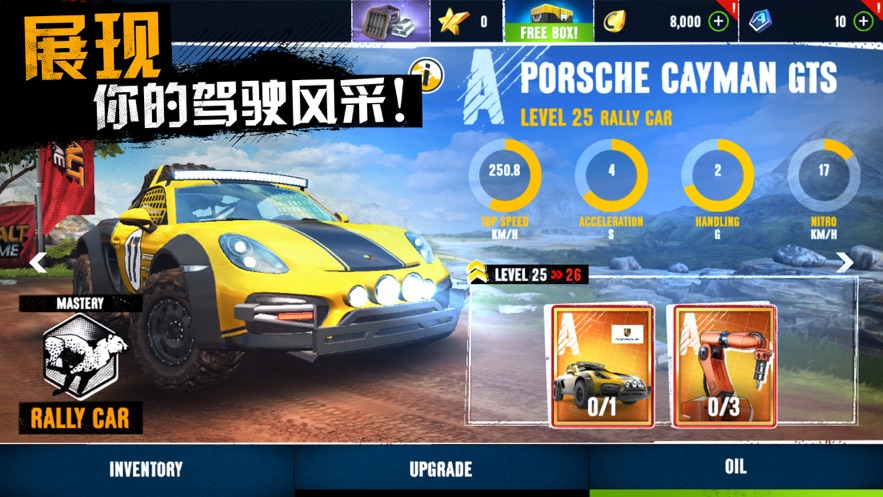883x497 pixels.
Task: Select the Oil tab
Action: pos(735,467)
